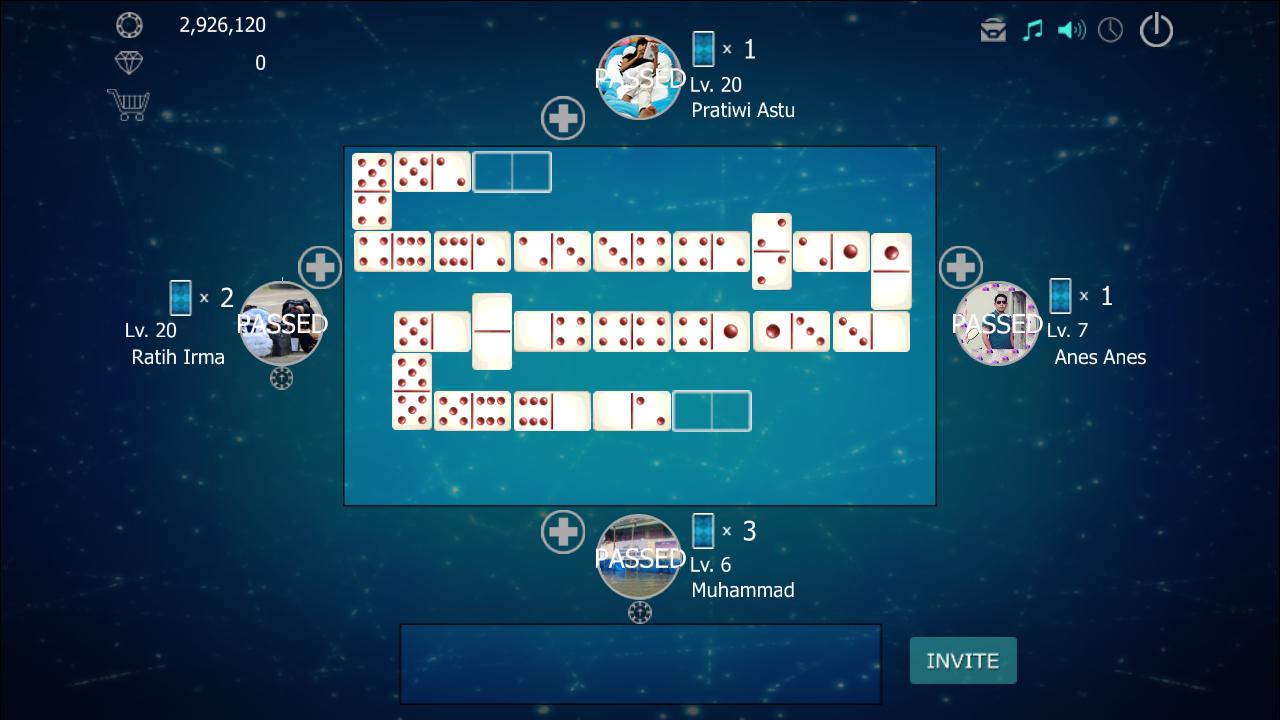Mute the sound effects speaker
1280x720 pixels.
(x=1072, y=30)
